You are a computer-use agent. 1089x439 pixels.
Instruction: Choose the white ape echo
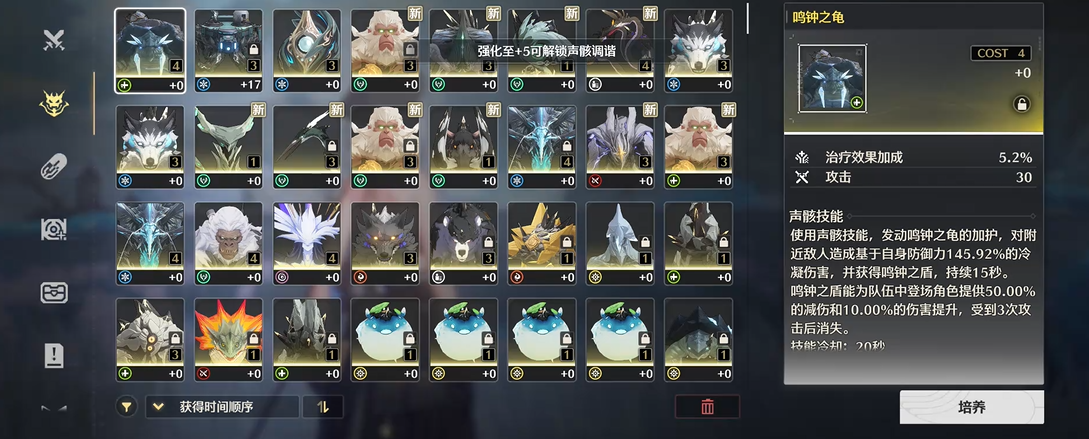pyautogui.click(x=228, y=240)
